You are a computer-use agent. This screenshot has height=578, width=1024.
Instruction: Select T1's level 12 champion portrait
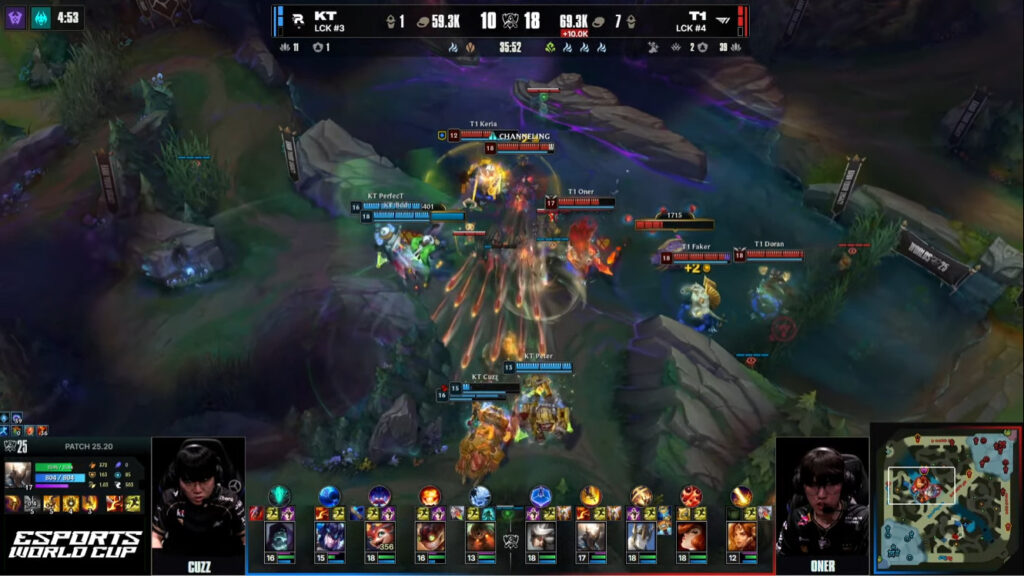tap(741, 538)
